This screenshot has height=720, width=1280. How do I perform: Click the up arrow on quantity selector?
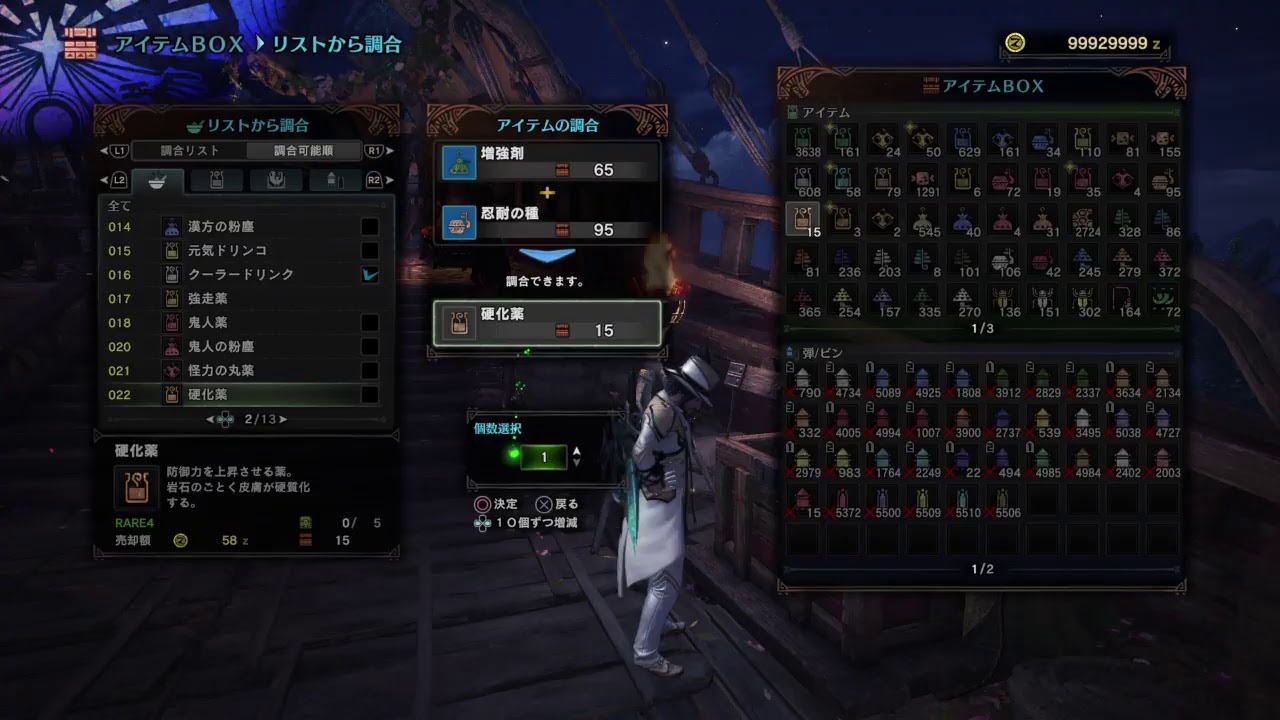(x=577, y=450)
